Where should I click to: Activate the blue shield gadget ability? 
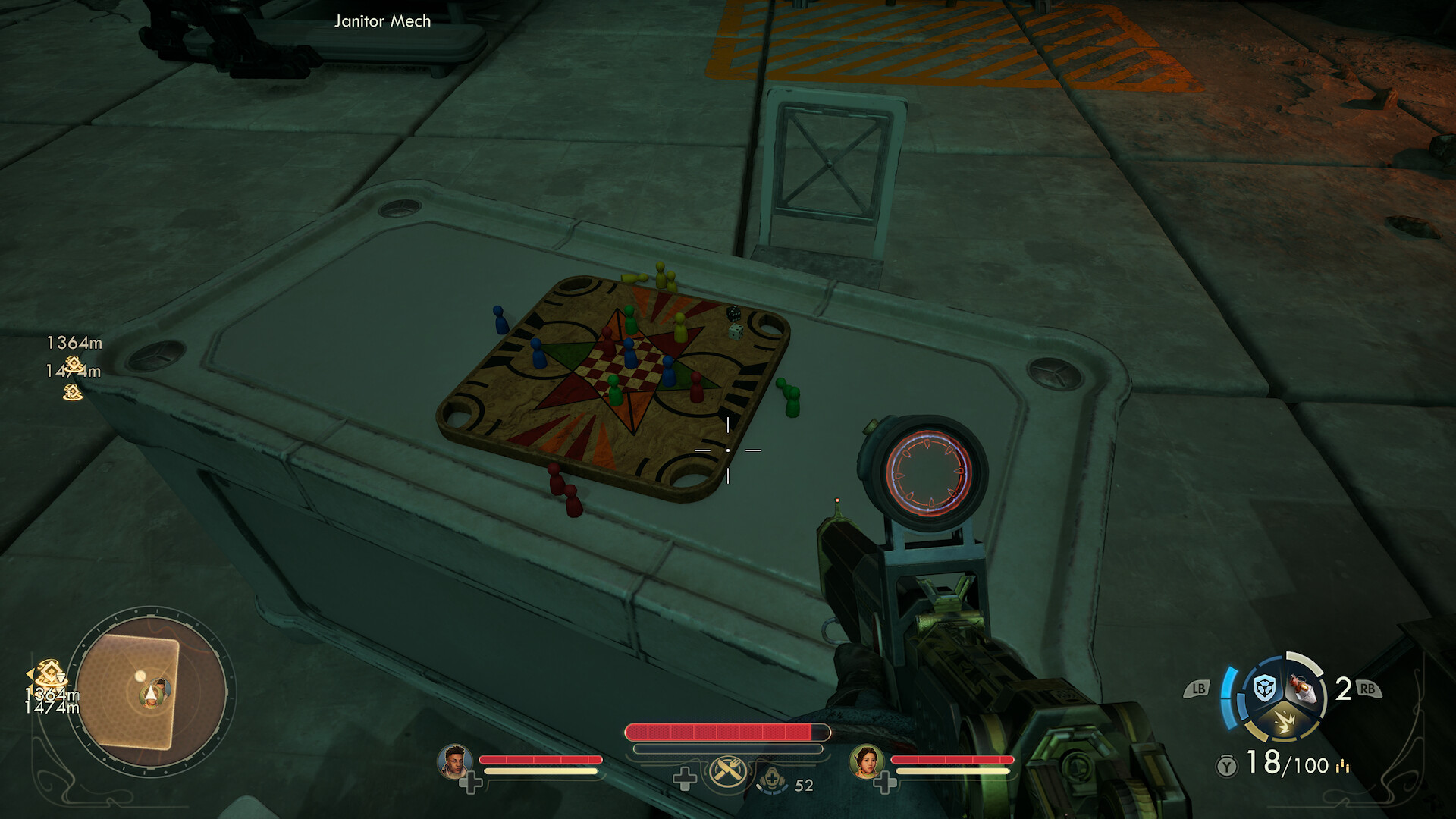click(x=1263, y=688)
